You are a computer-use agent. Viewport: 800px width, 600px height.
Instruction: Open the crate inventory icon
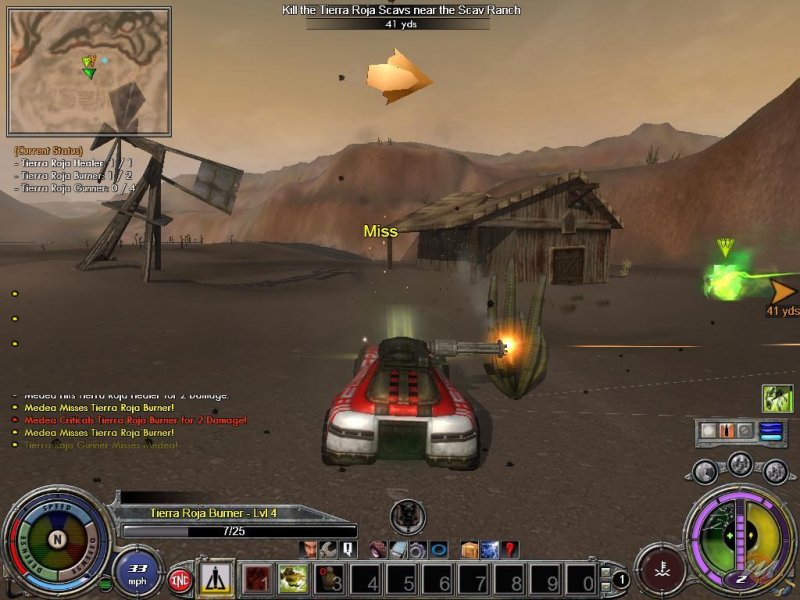click(x=469, y=549)
